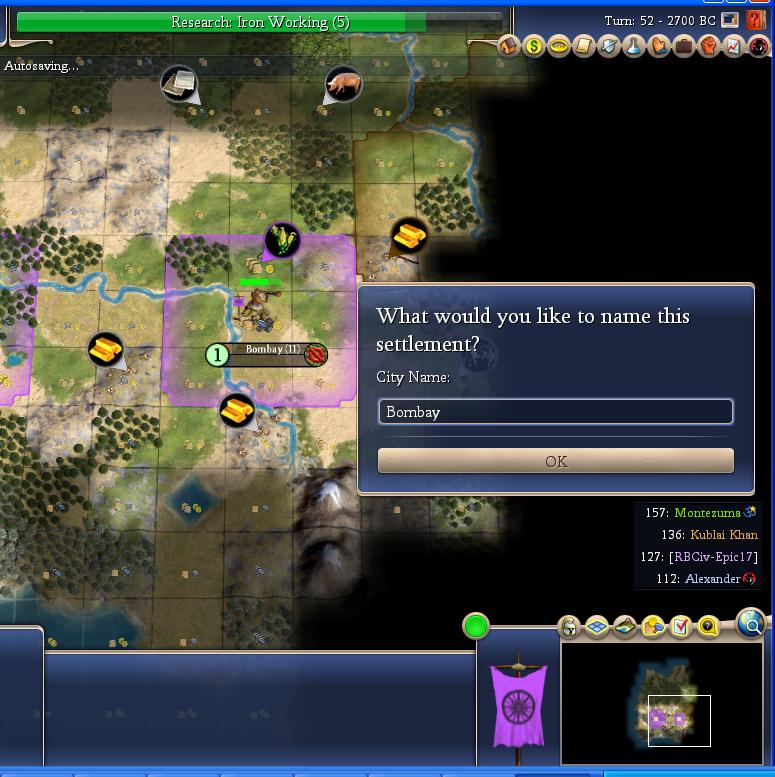
Task: Open the civics advisor gold ring icon
Action: pyautogui.click(x=559, y=46)
